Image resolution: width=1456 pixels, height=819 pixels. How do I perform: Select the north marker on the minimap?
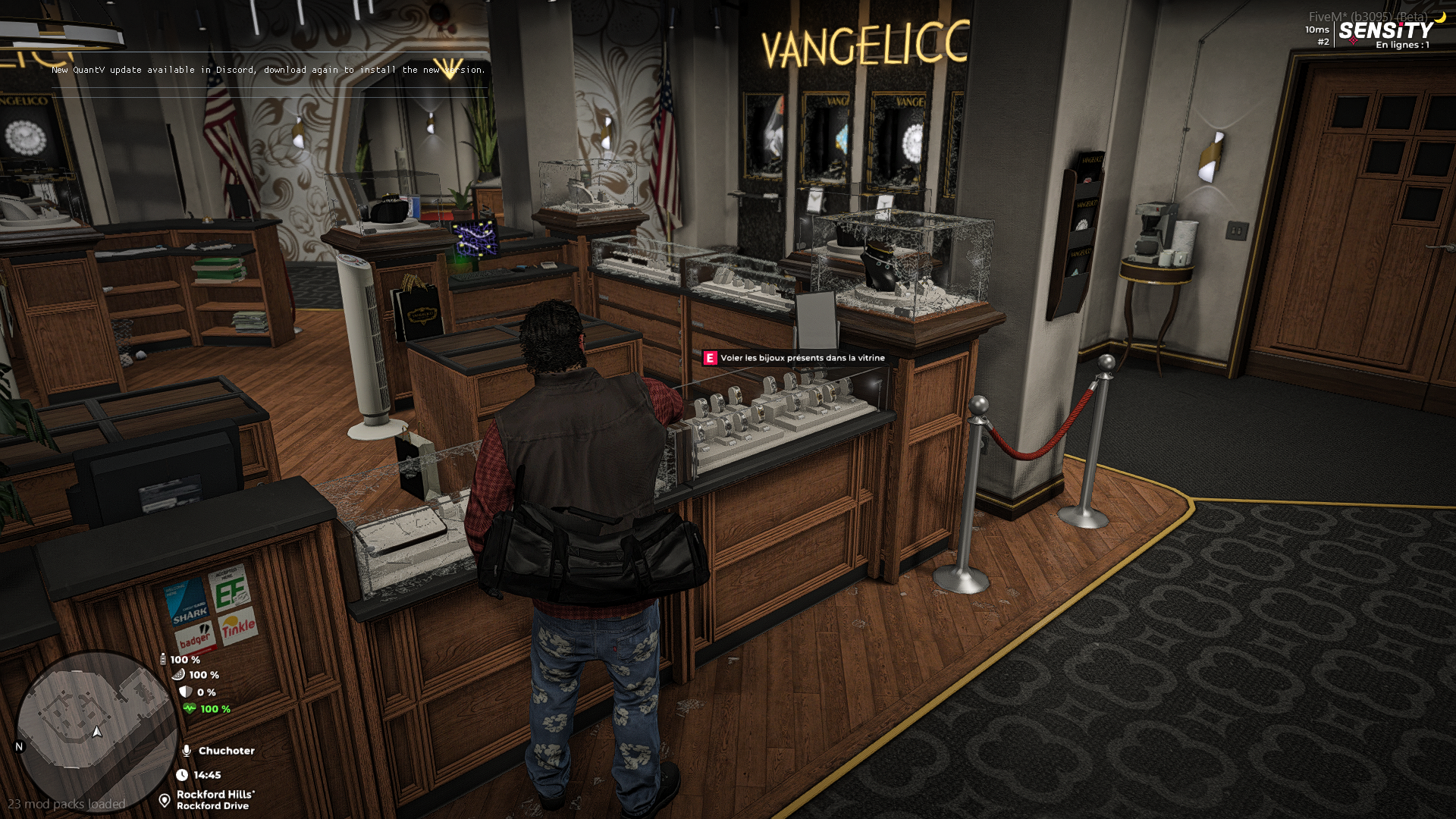click(x=20, y=746)
